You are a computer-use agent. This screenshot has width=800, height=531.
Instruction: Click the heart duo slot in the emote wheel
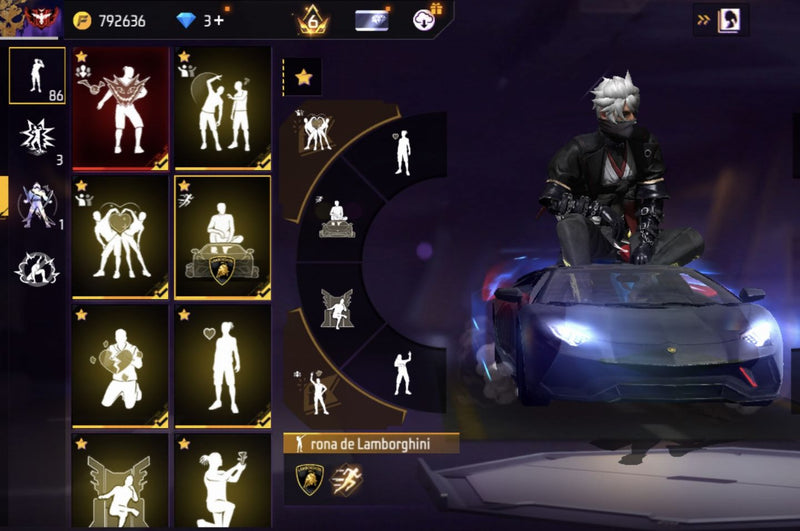pos(318,134)
